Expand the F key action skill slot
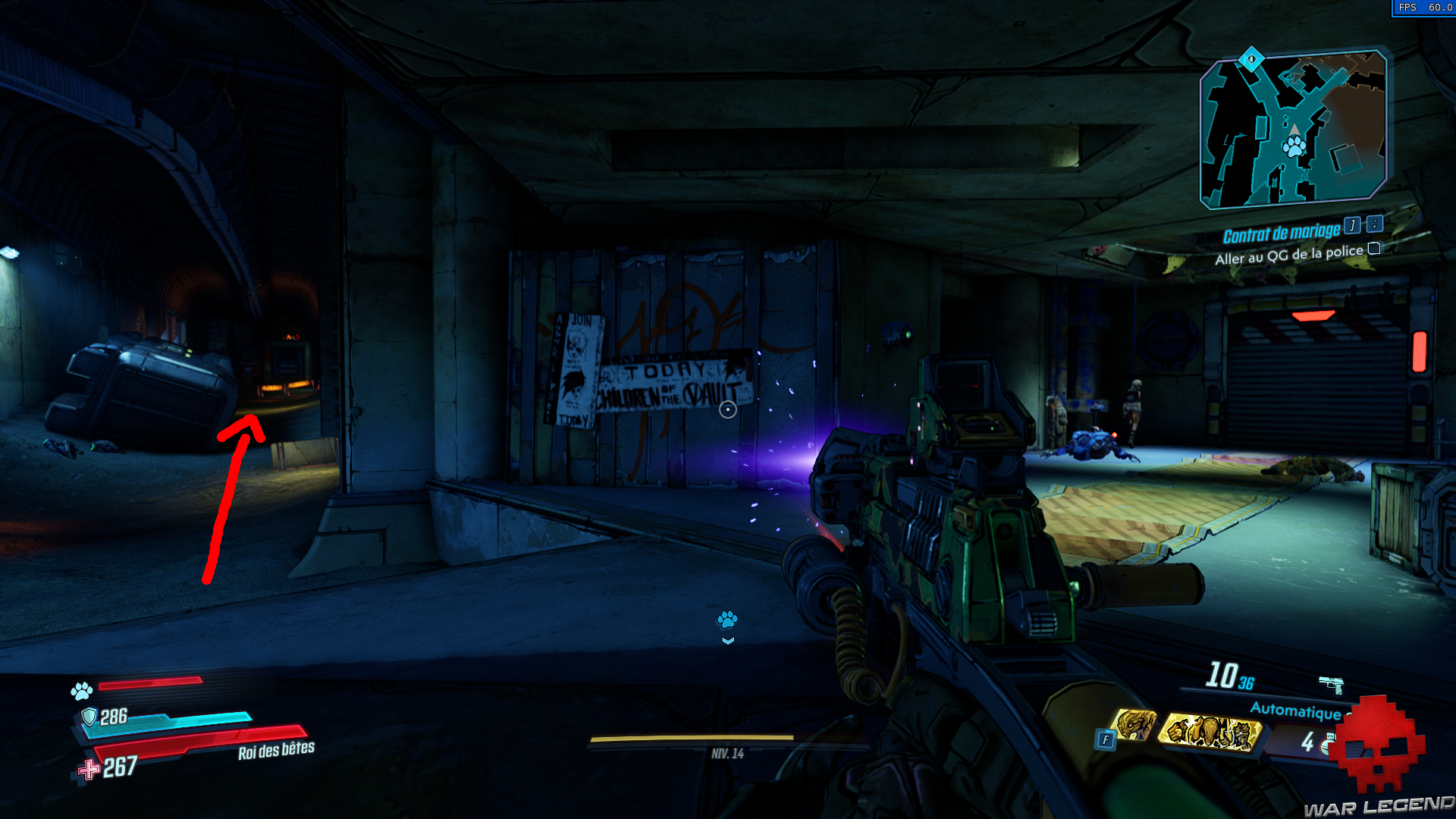The image size is (1456, 819). [x=1106, y=738]
